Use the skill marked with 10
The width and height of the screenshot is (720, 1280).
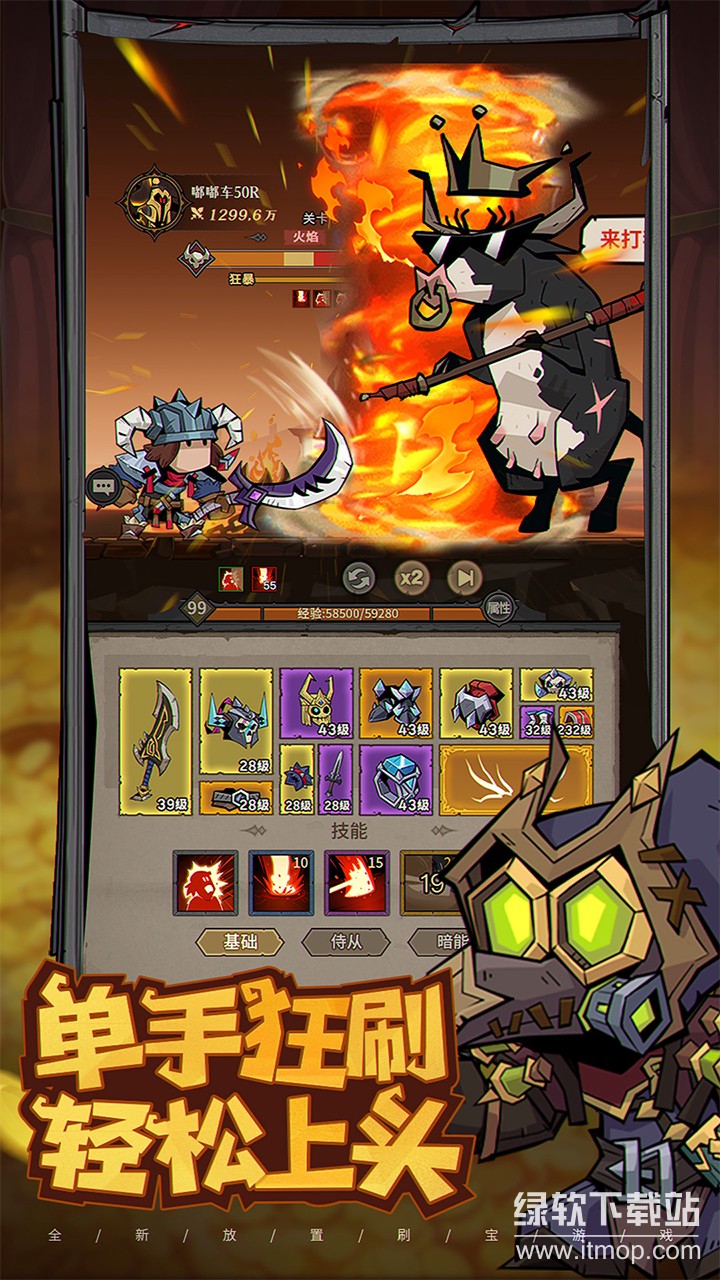point(281,883)
